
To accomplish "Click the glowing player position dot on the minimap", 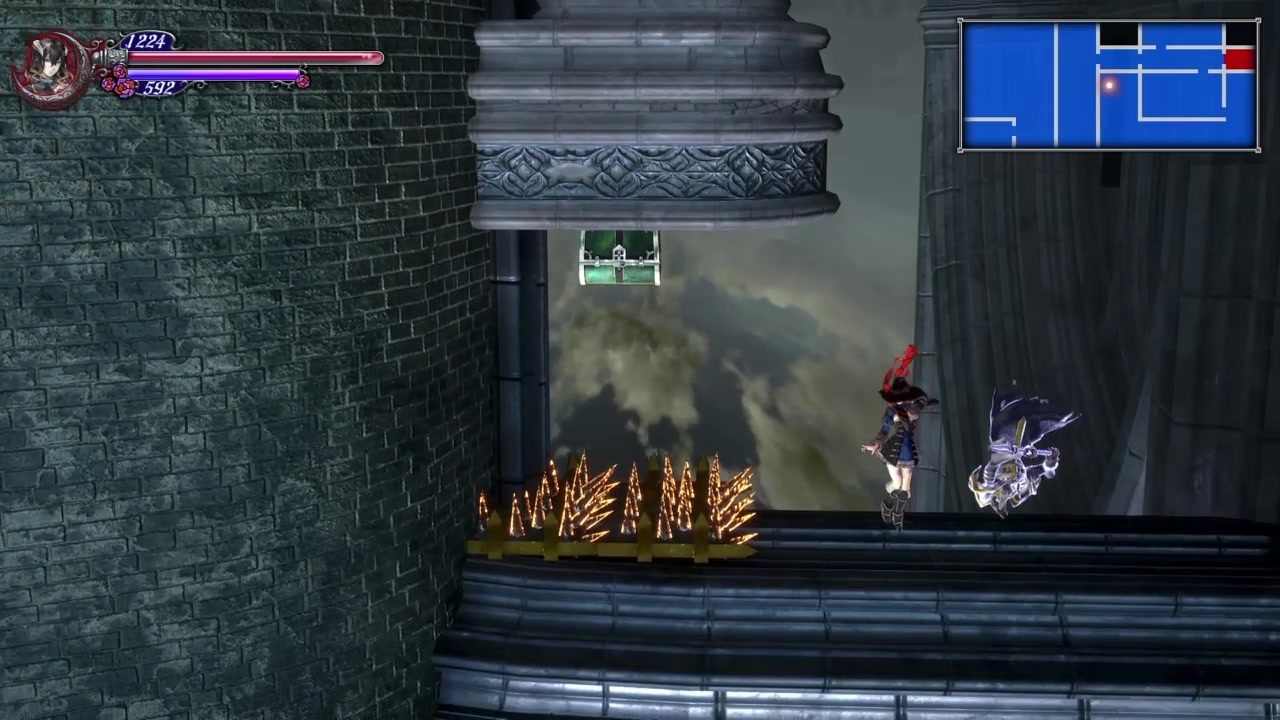I will 1110,87.
